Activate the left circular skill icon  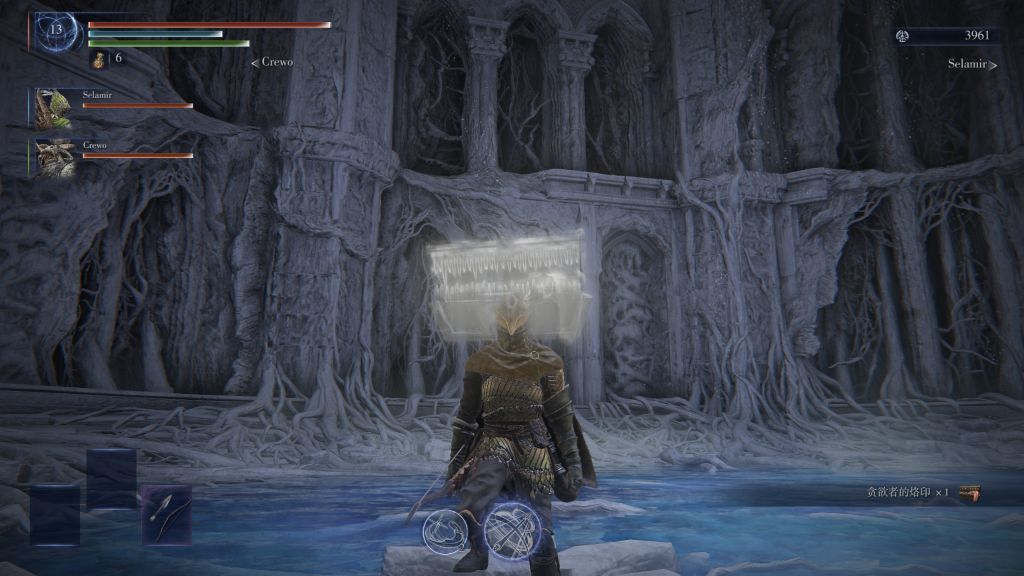point(443,529)
